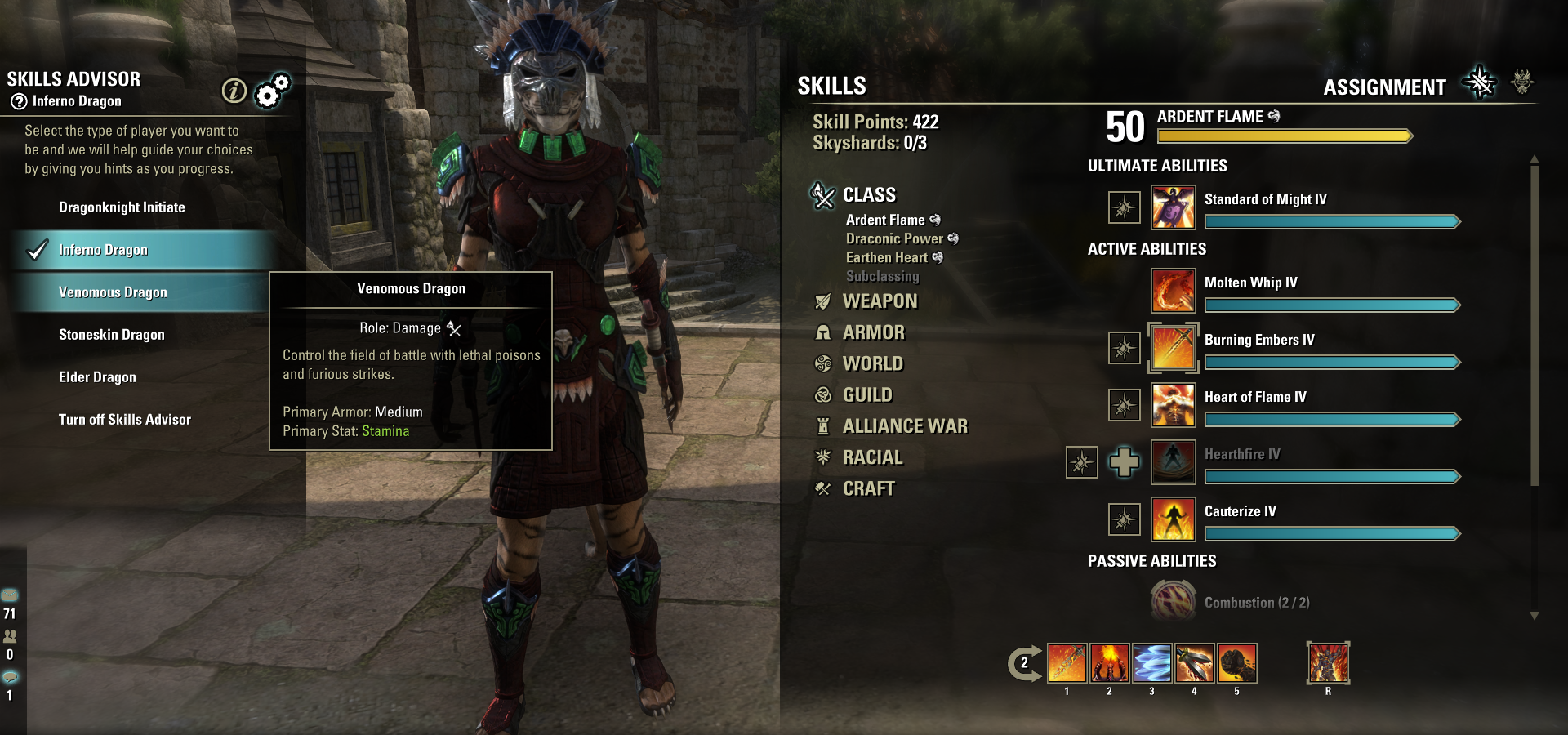Expand the Armor skills category
The width and height of the screenshot is (1568, 735).
click(x=873, y=332)
